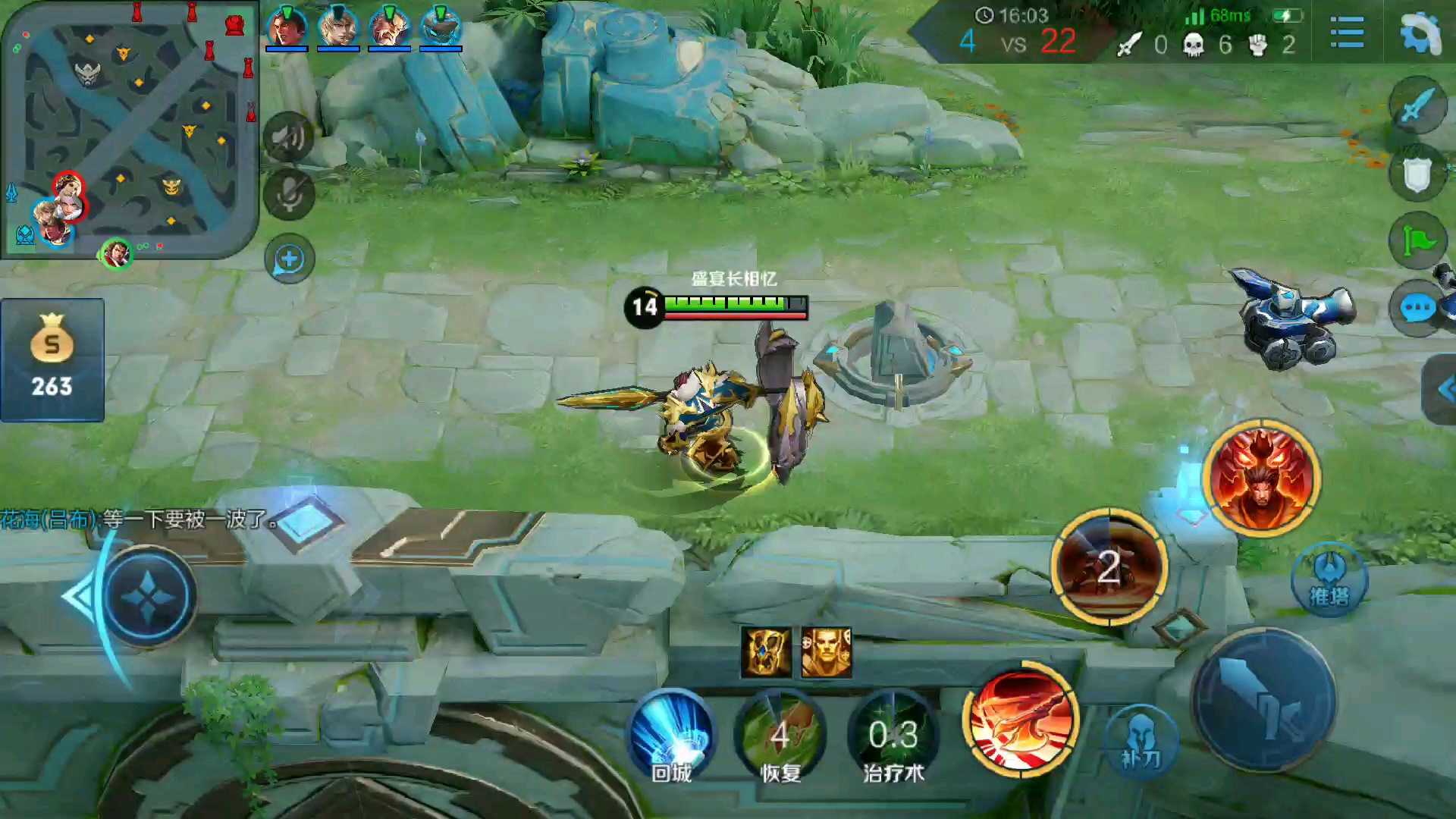
Task: Open the gold shop showing 263
Action: tap(52, 360)
